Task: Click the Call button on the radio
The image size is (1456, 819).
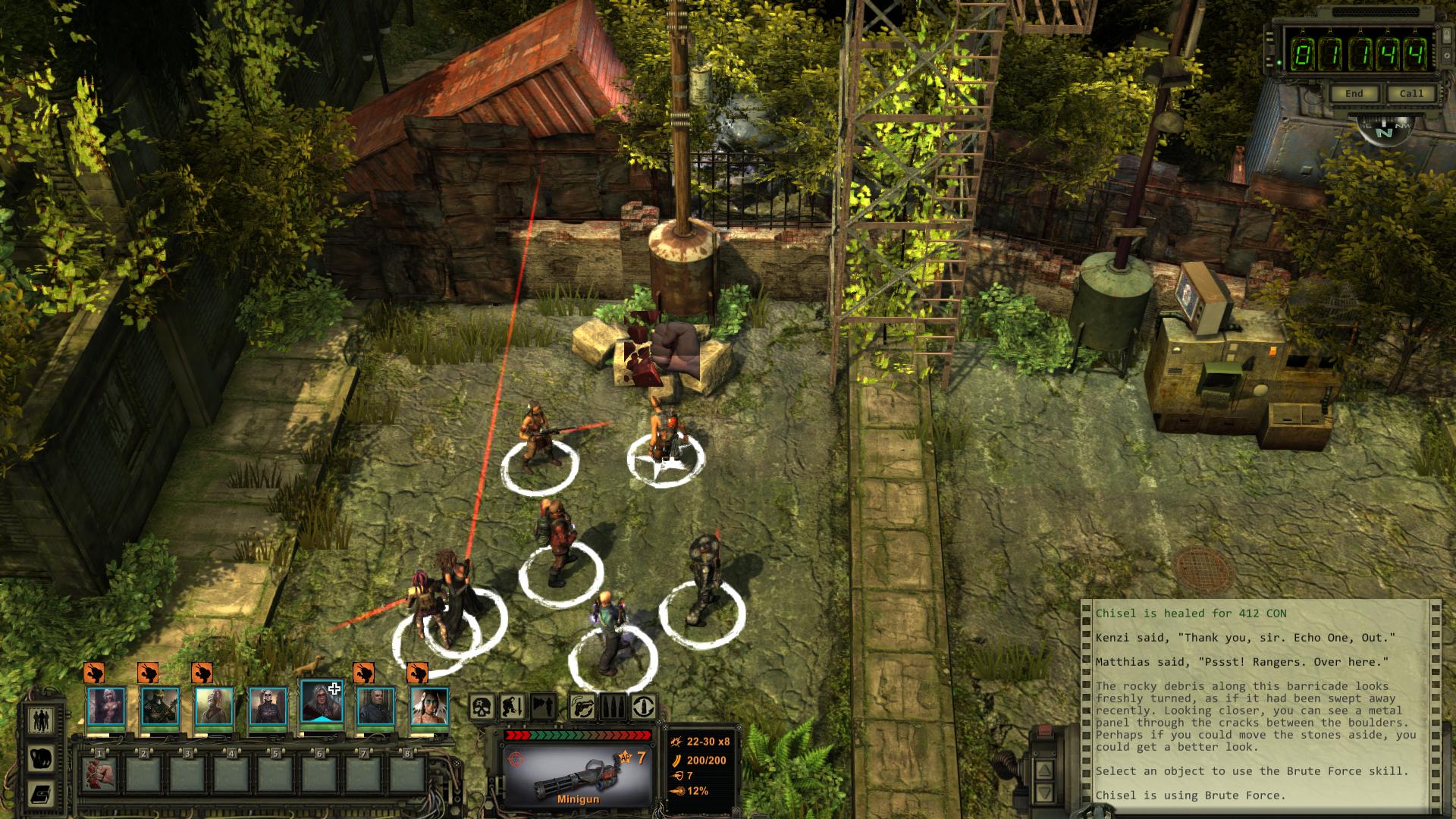Action: tap(1411, 93)
